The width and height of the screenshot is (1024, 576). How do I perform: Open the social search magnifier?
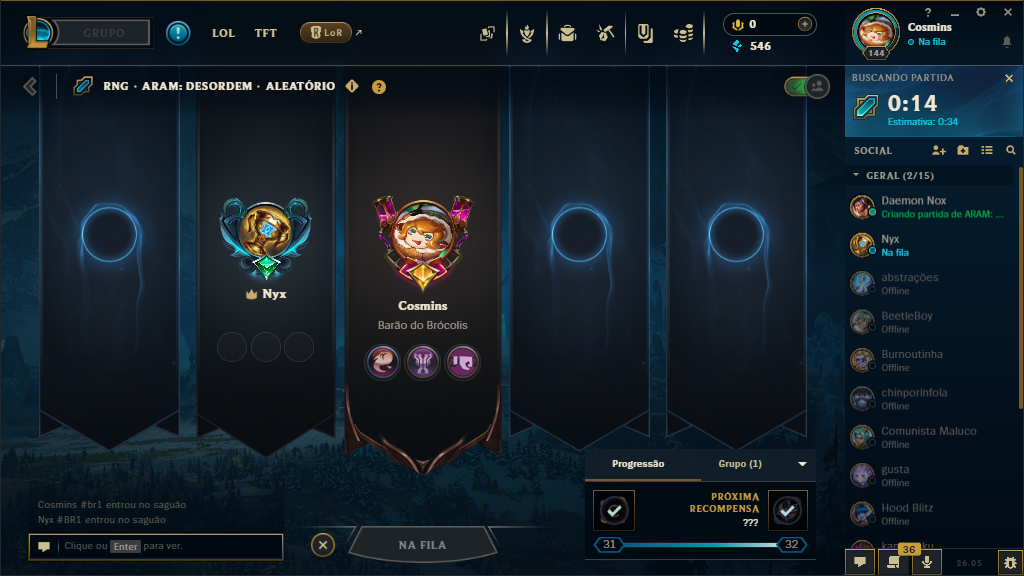tap(1010, 150)
